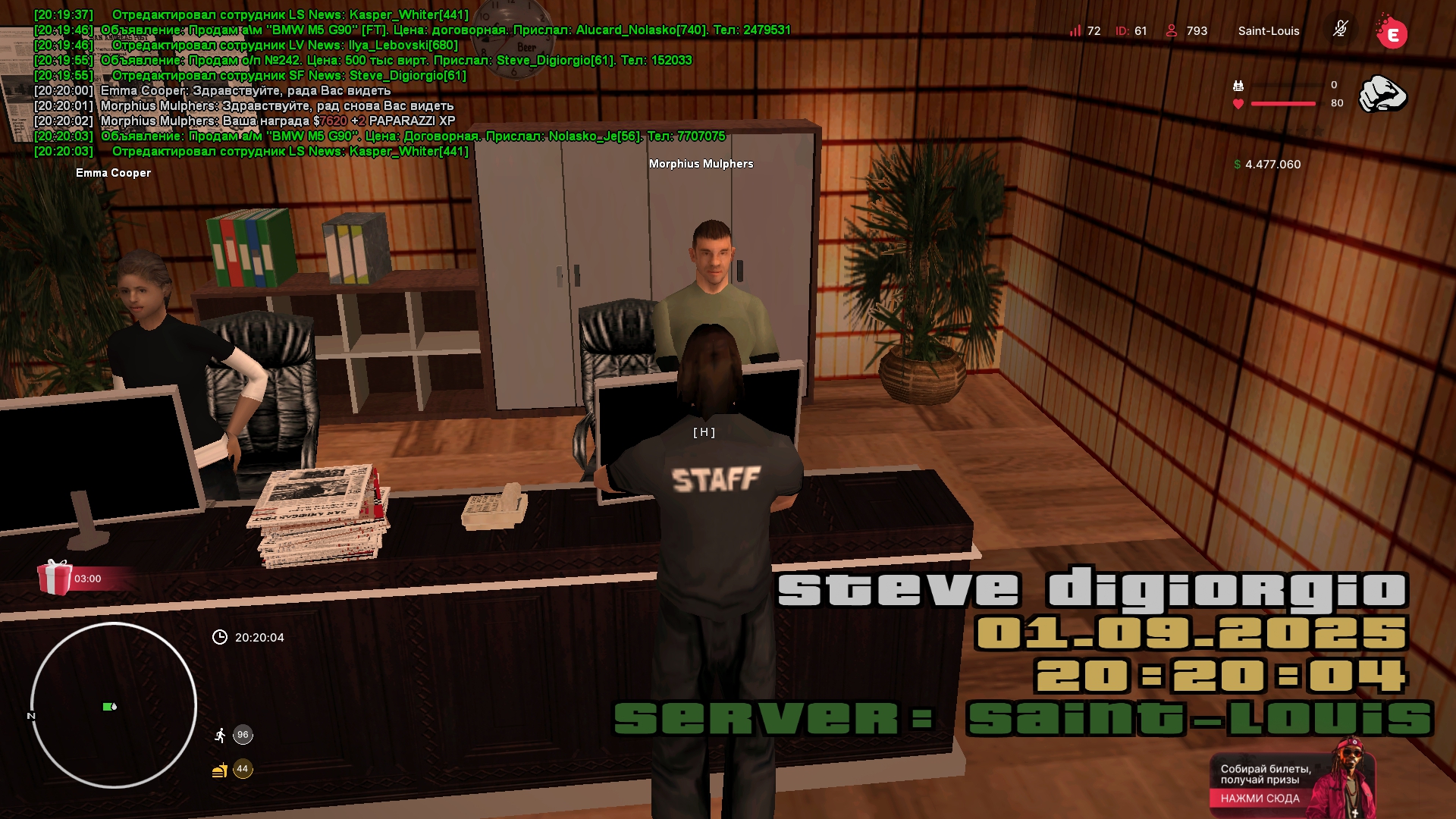The image size is (1456, 819).
Task: Open the gift box reward timer
Action: [x=55, y=578]
